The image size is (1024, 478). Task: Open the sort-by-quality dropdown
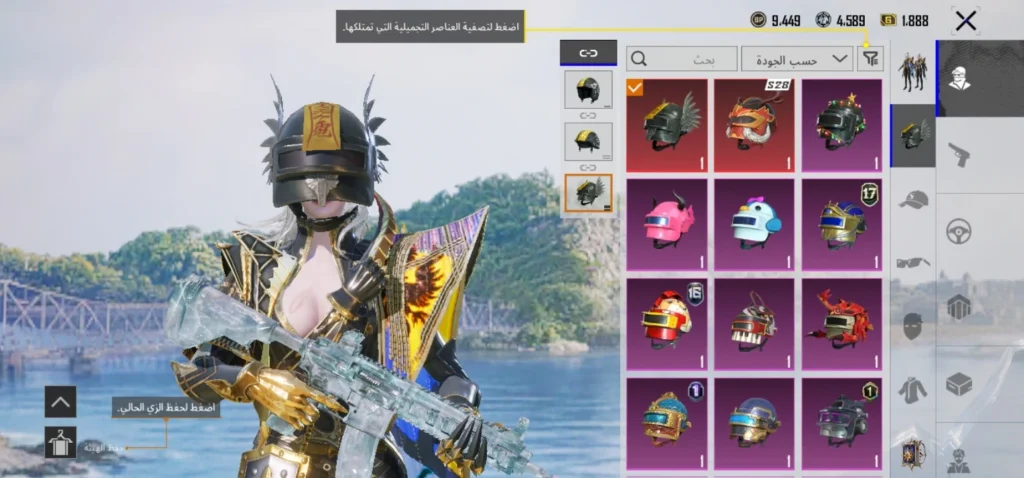[x=797, y=59]
